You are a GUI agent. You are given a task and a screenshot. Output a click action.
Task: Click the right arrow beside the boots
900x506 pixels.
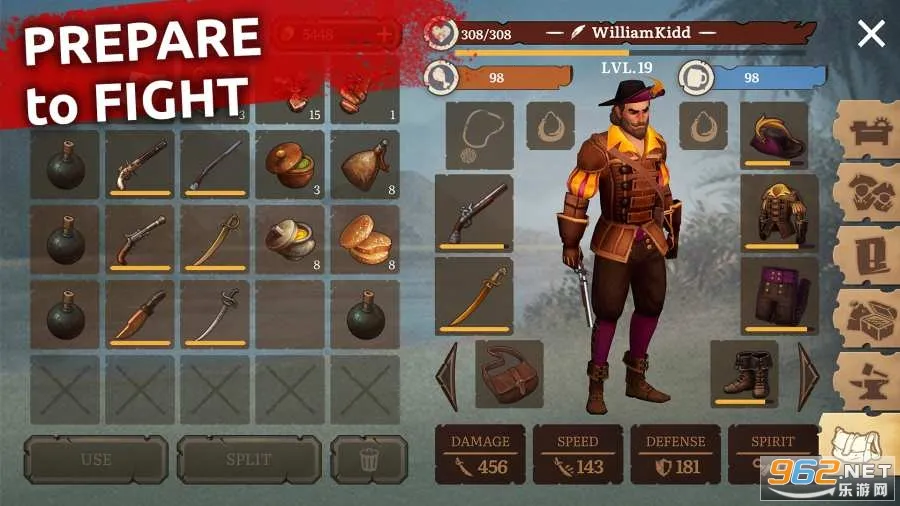click(x=807, y=375)
